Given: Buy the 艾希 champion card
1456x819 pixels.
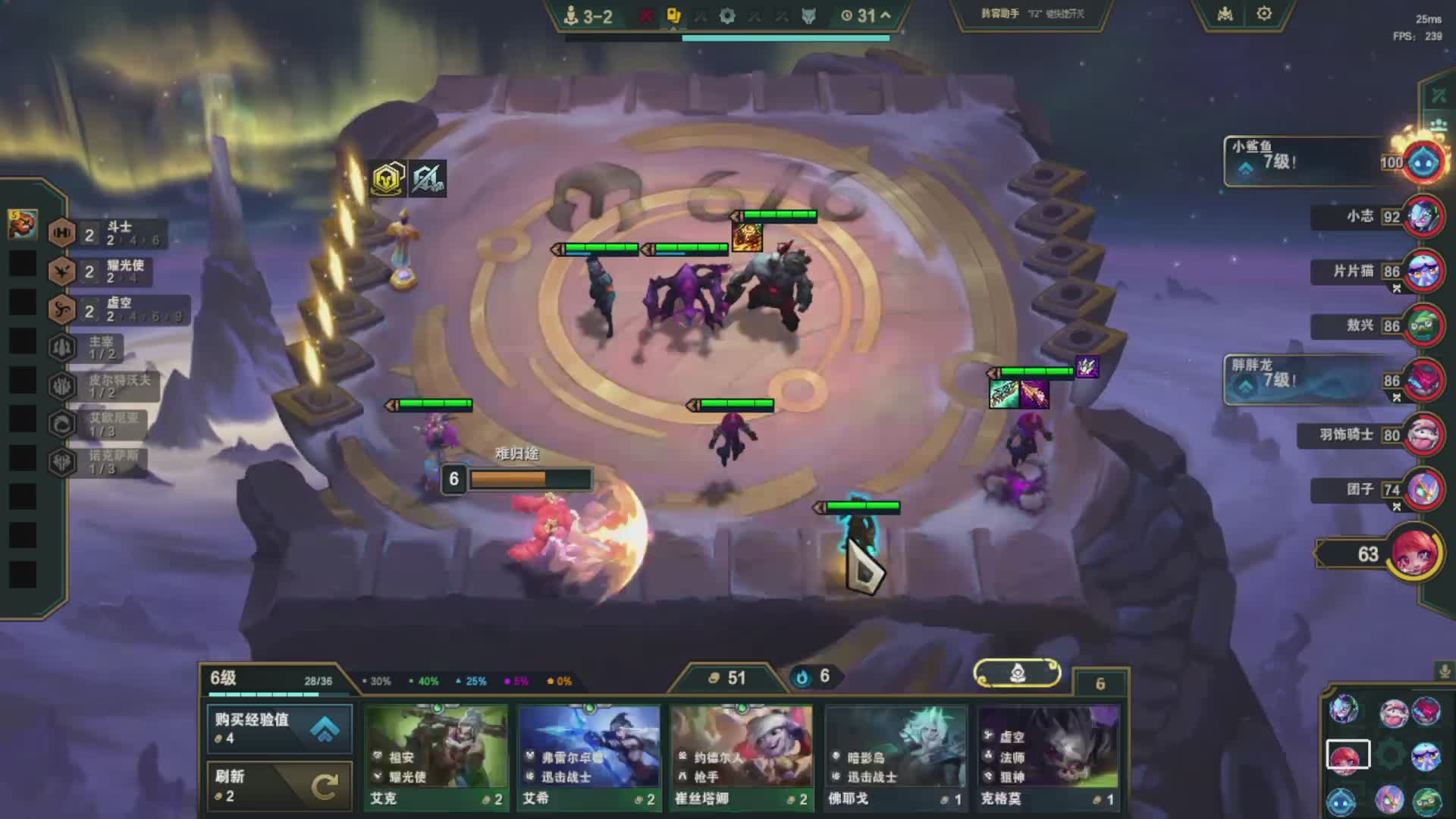Looking at the screenshot, I should [x=589, y=757].
